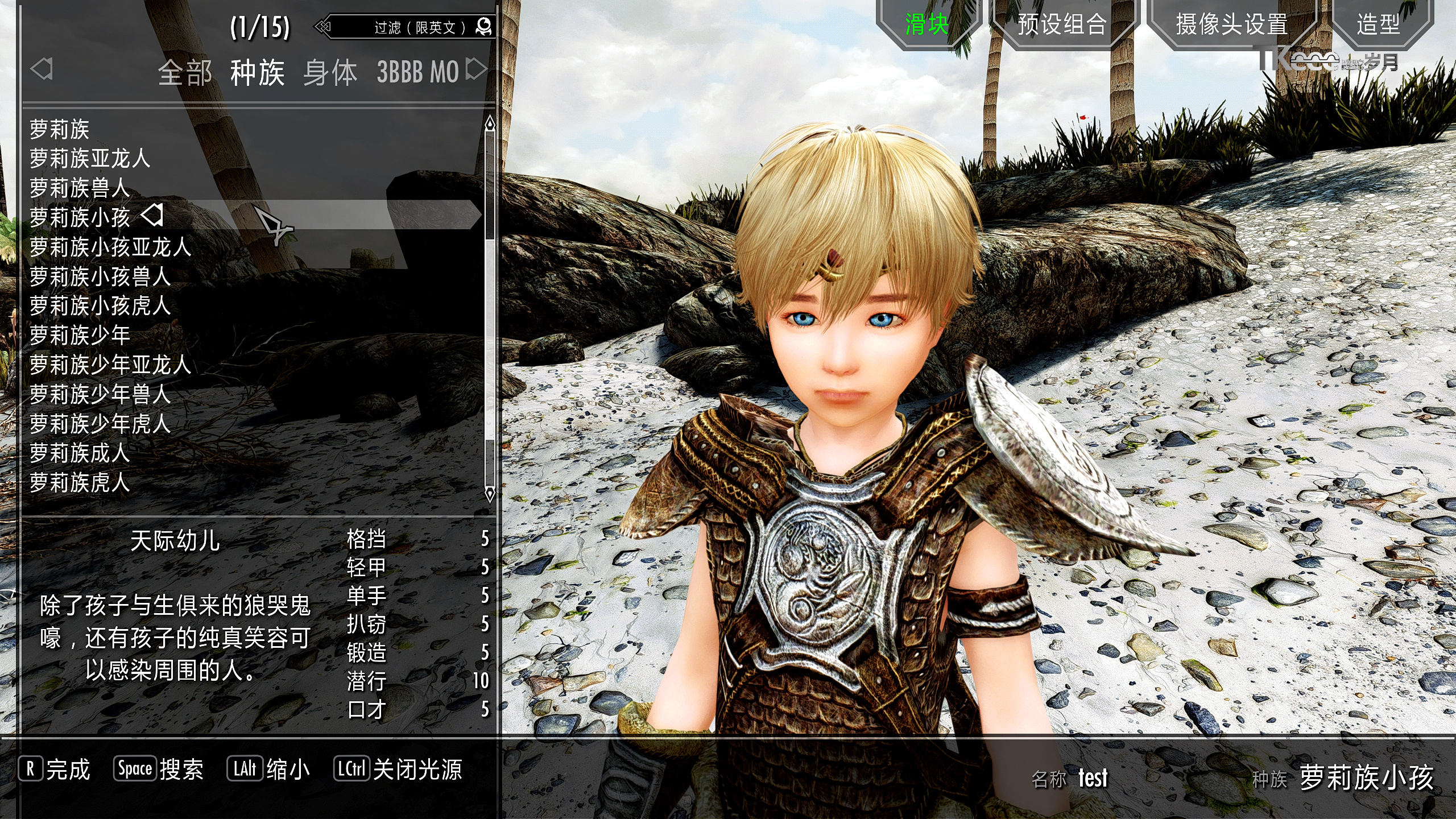Click the Space key icon beside 搜索
Viewport: 1456px width, 819px height.
135,768
